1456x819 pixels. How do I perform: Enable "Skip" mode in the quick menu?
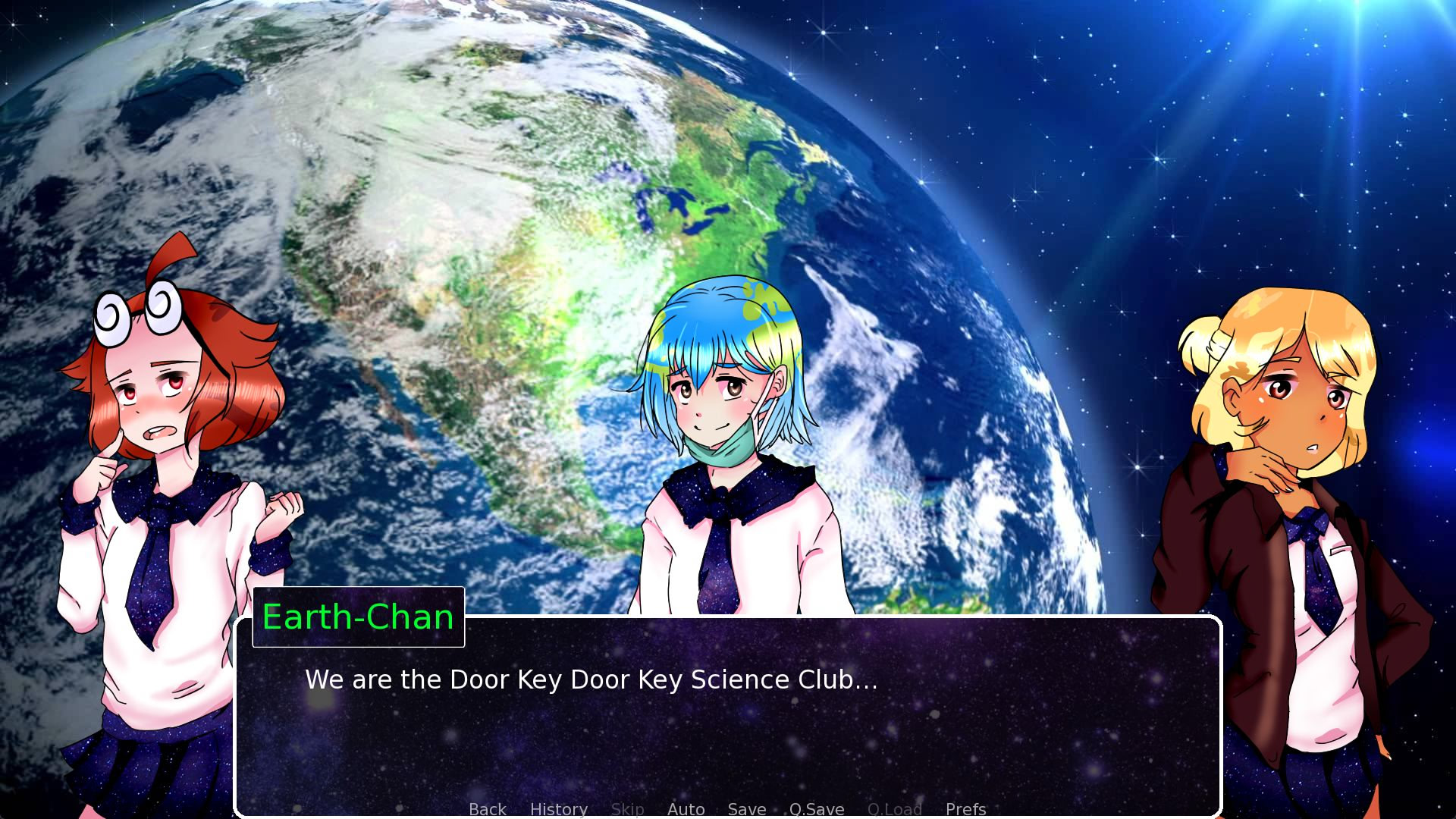[627, 809]
